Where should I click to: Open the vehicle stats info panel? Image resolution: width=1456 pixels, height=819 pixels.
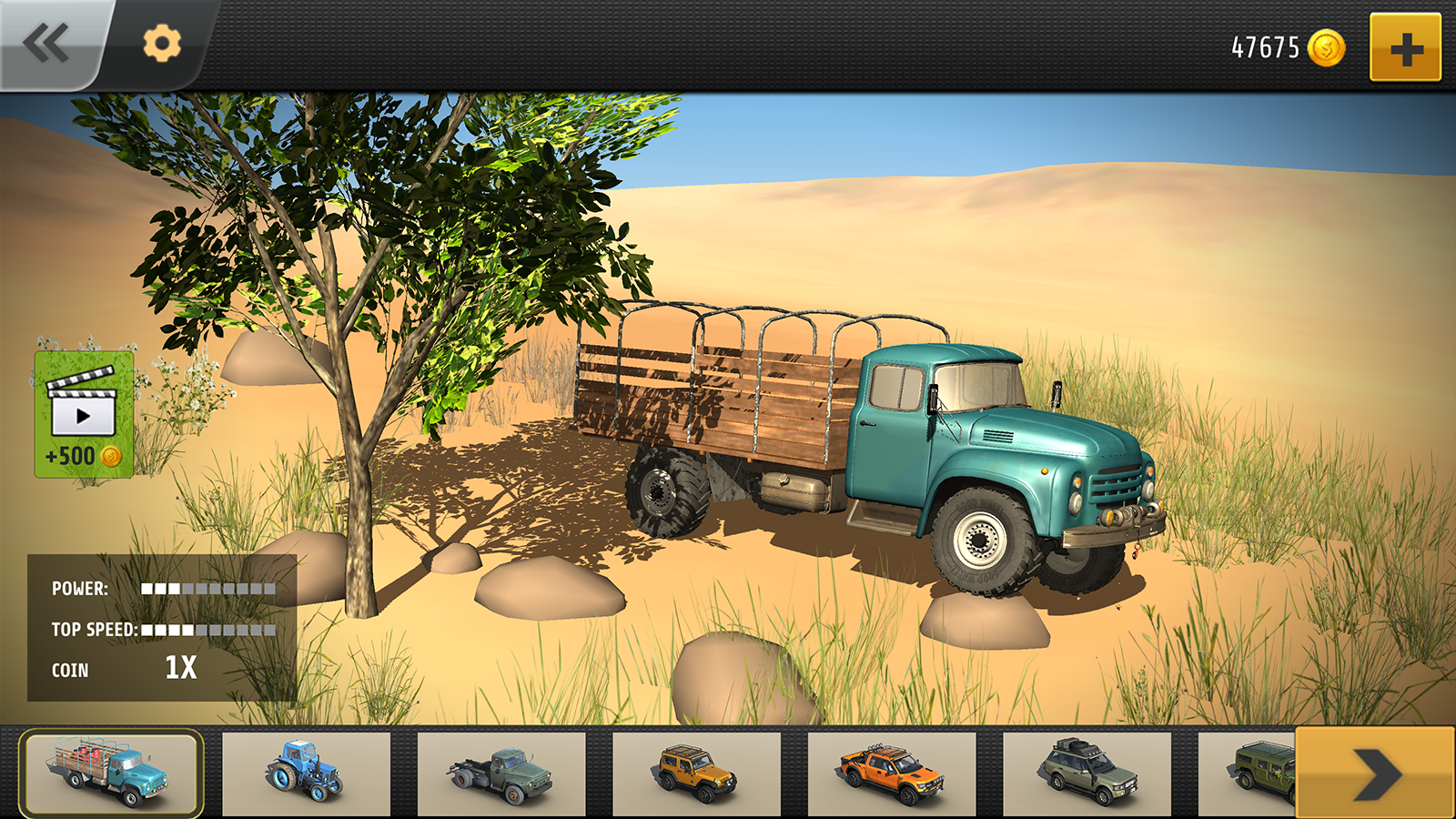162,628
